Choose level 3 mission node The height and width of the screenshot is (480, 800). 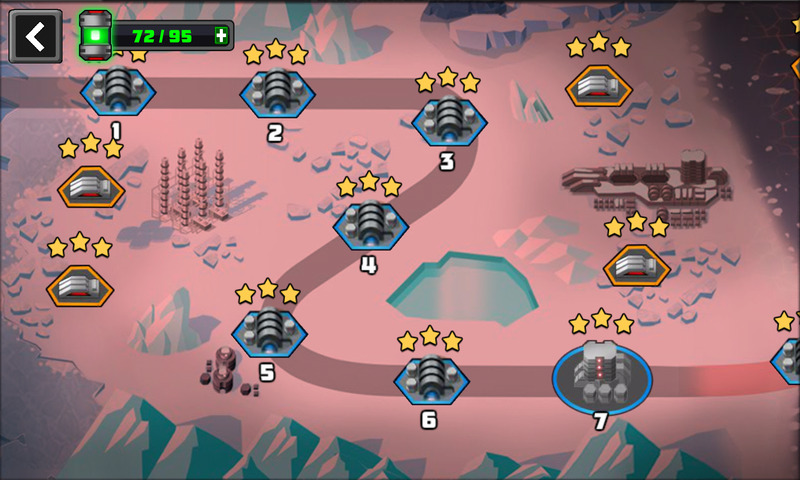449,120
